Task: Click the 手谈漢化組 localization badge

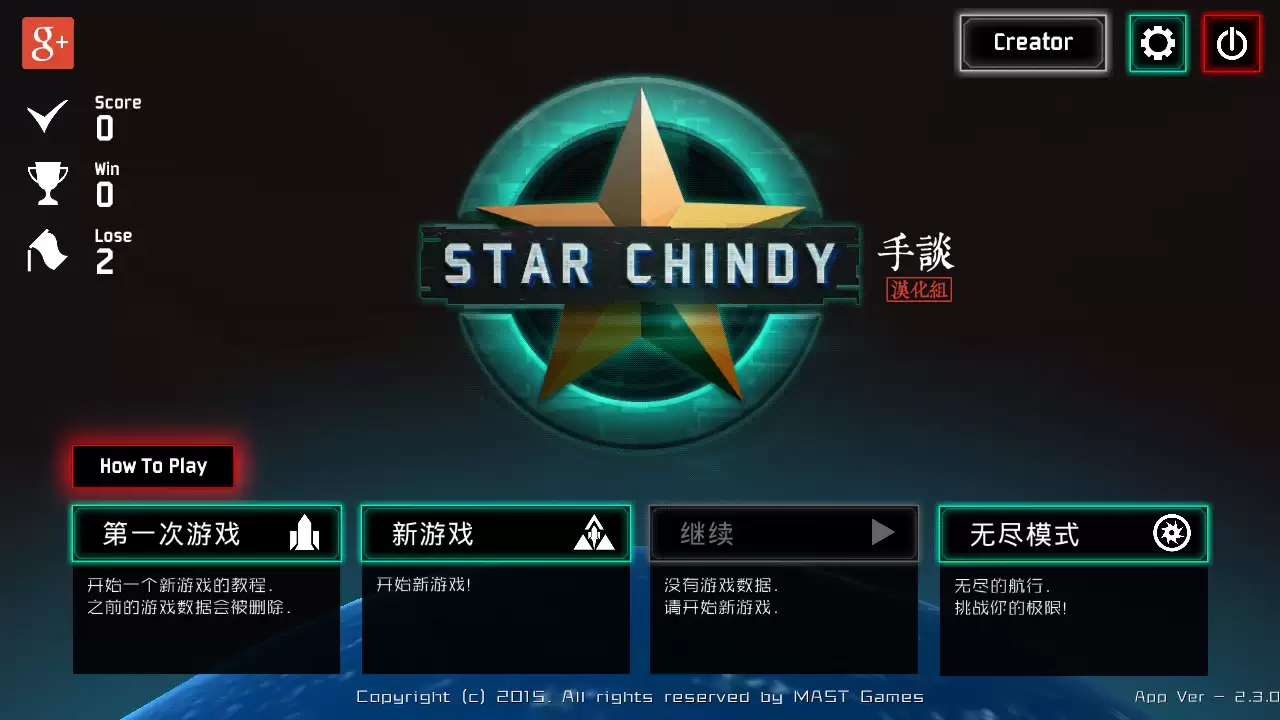Action: coord(917,265)
